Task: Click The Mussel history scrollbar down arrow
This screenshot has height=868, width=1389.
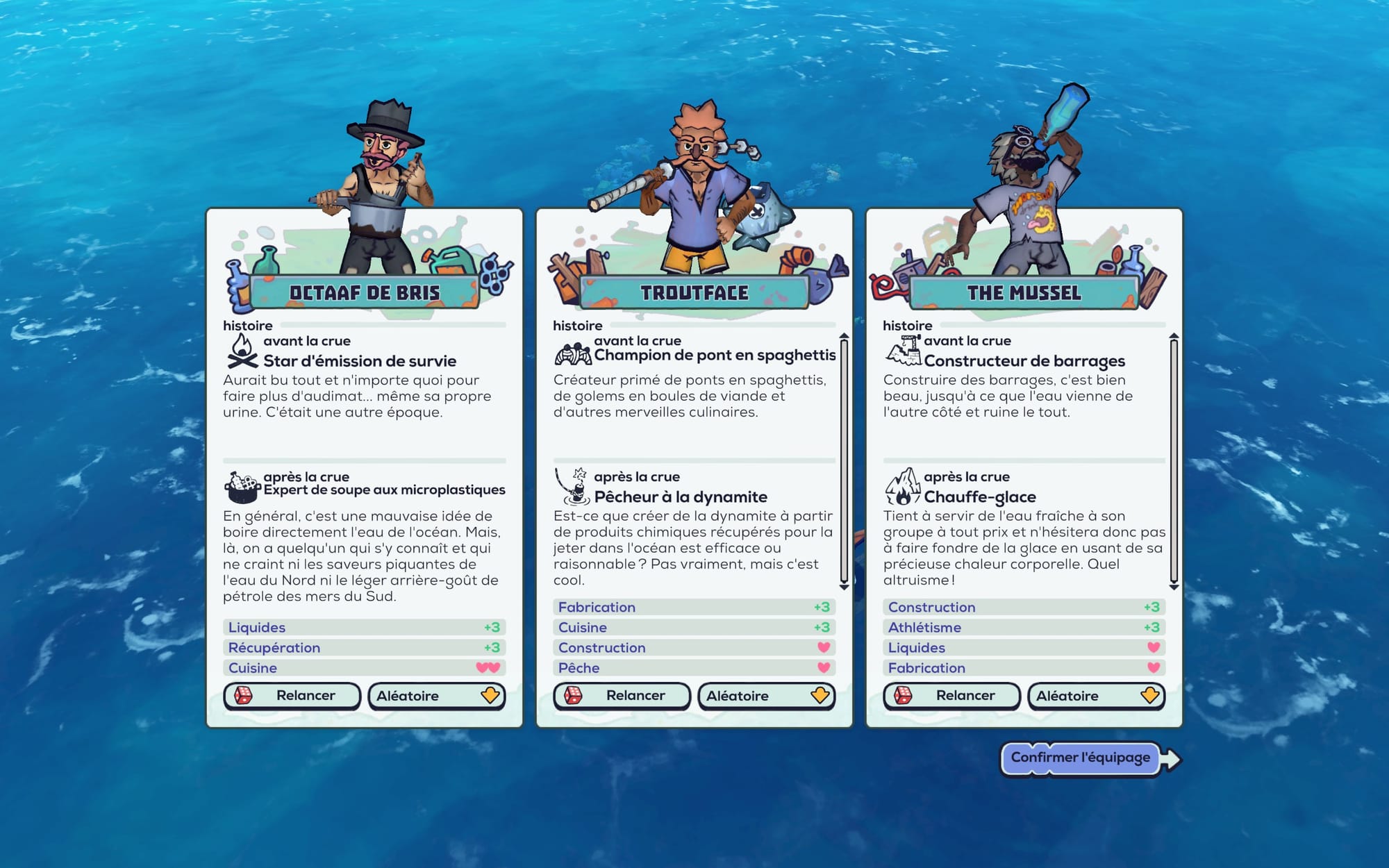Action: (x=1174, y=587)
